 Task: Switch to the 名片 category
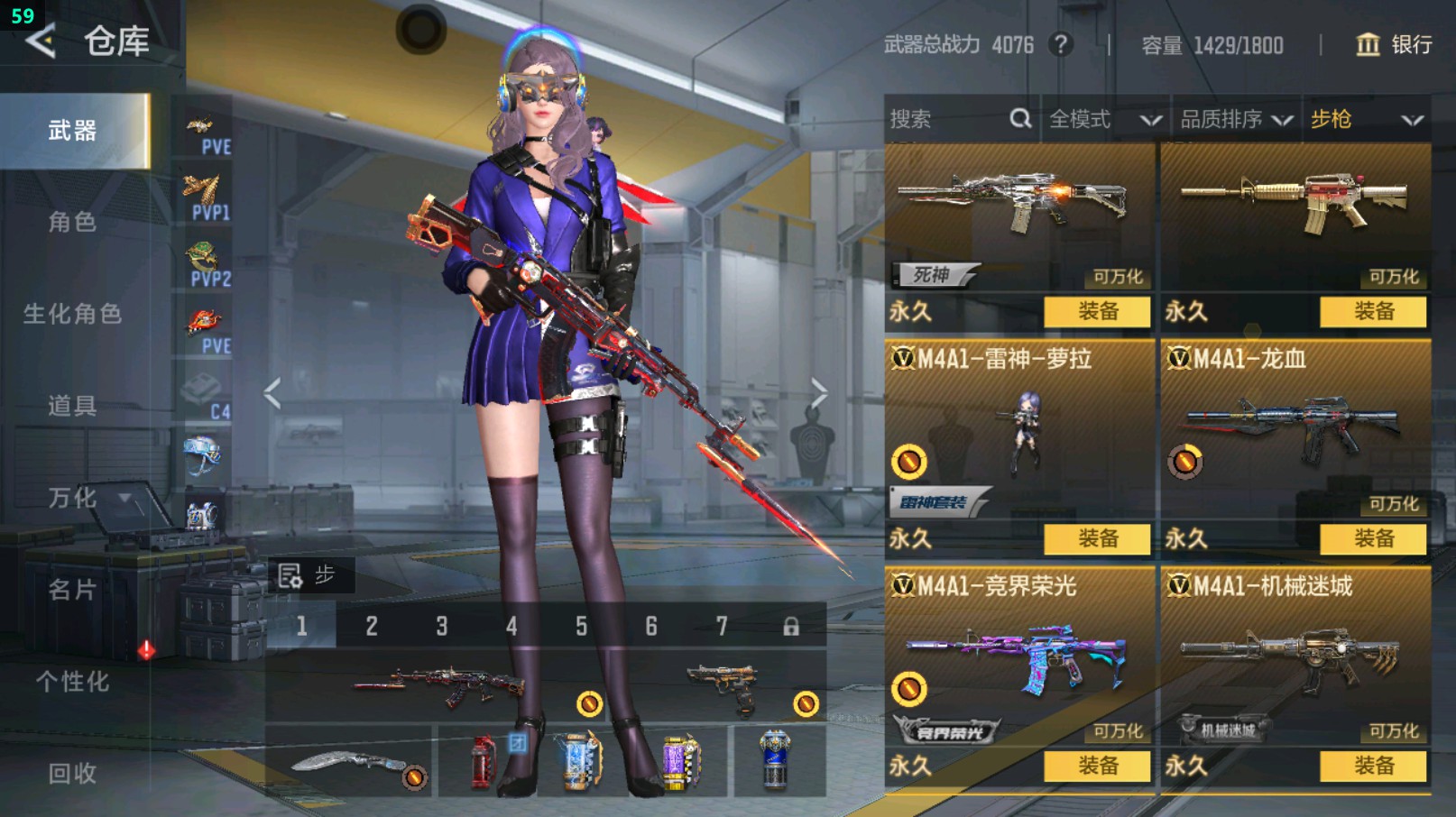[72, 590]
